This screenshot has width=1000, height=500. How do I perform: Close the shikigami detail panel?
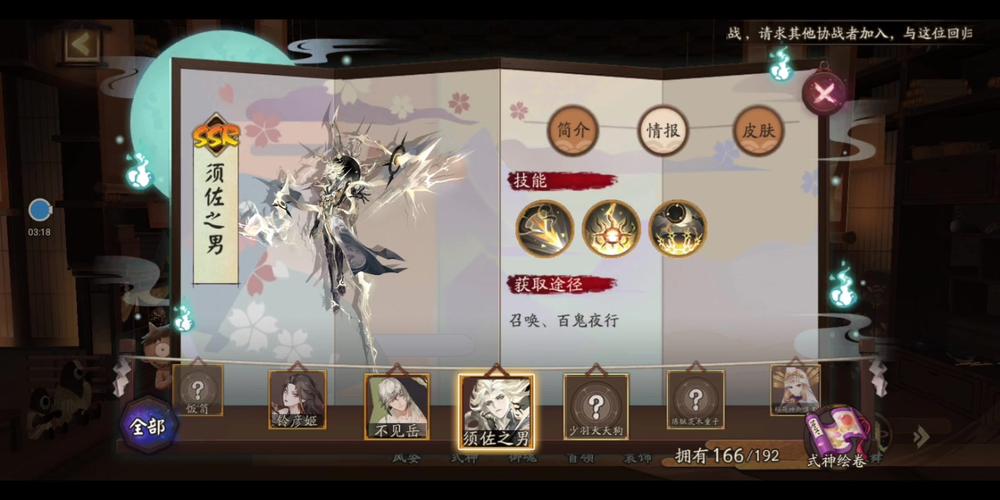(824, 93)
